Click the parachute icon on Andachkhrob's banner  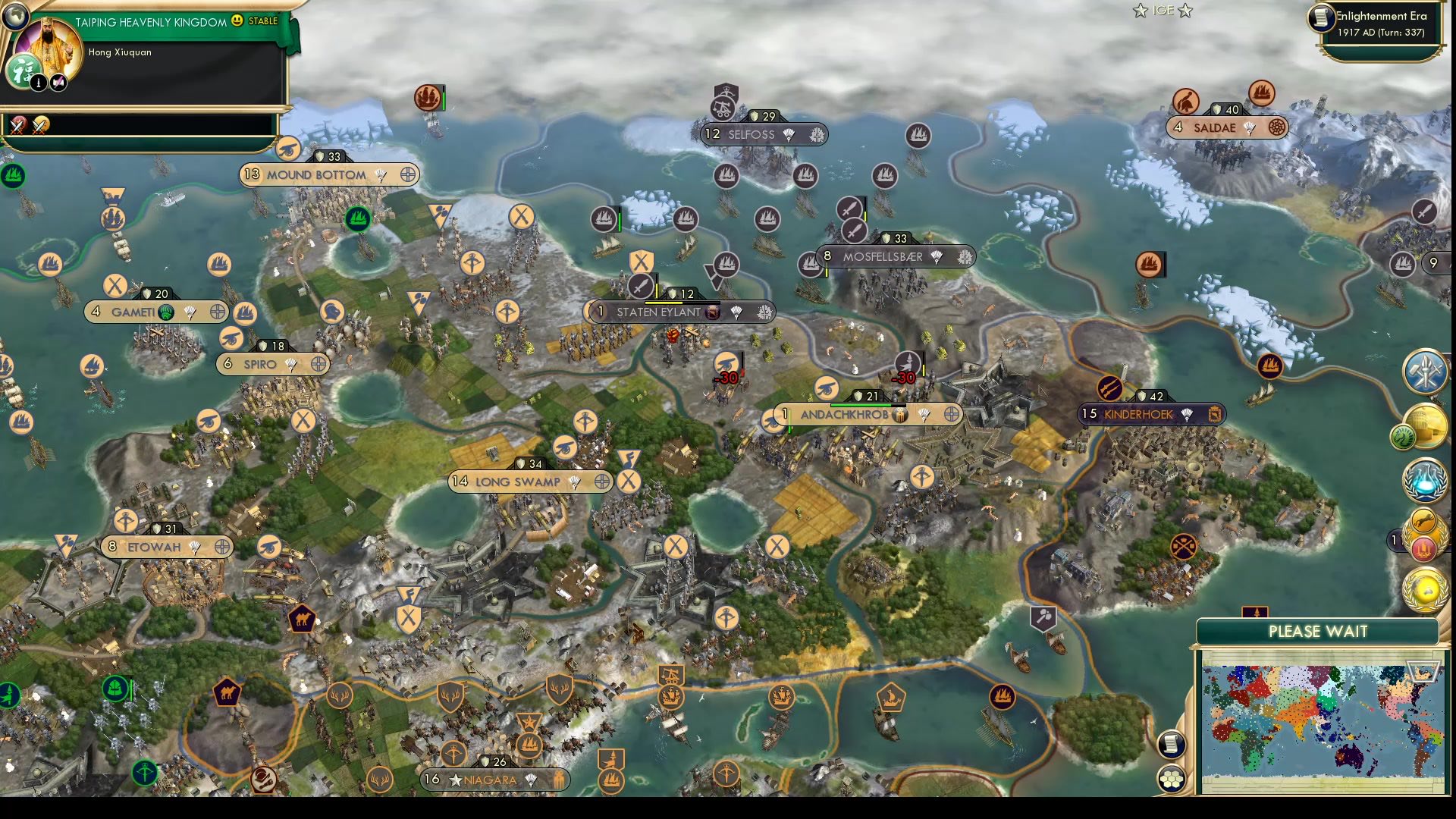(x=922, y=415)
